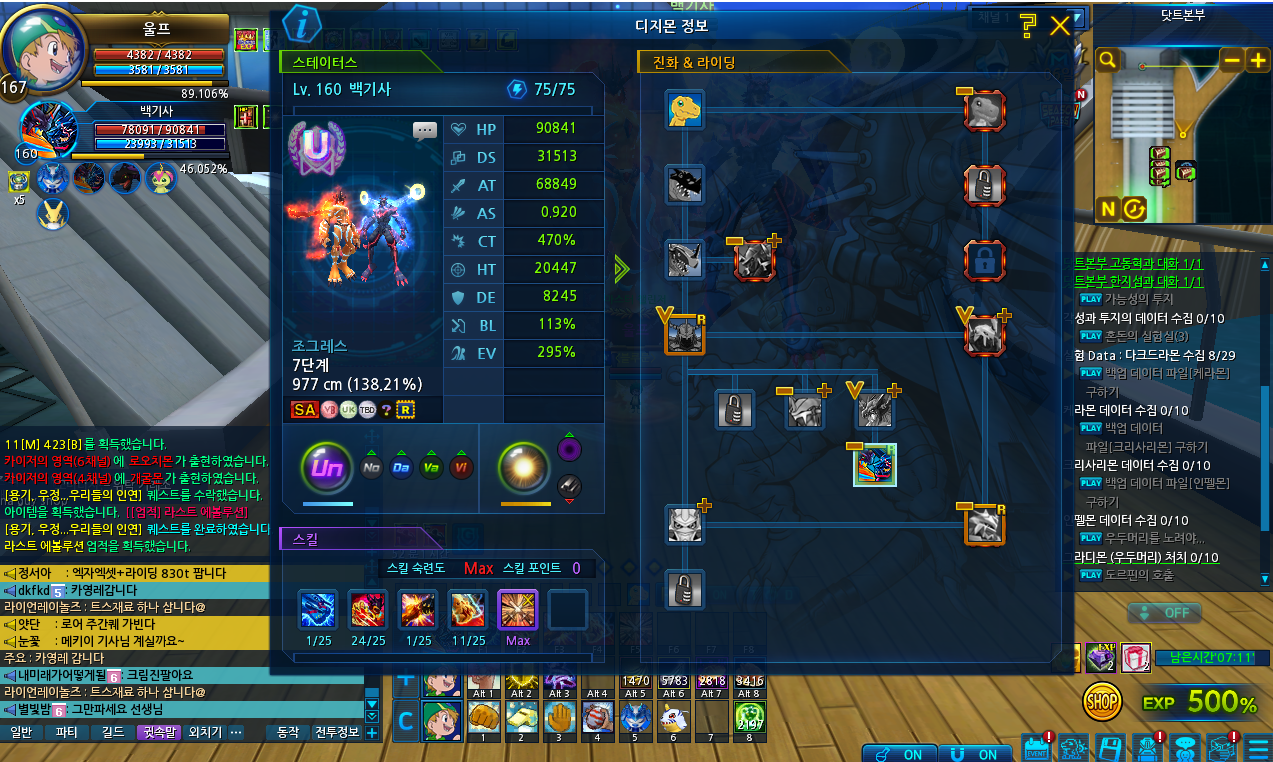Viewport: 1273px width, 762px height.
Task: Click the skill icon labeled 24/25
Action: pos(367,609)
